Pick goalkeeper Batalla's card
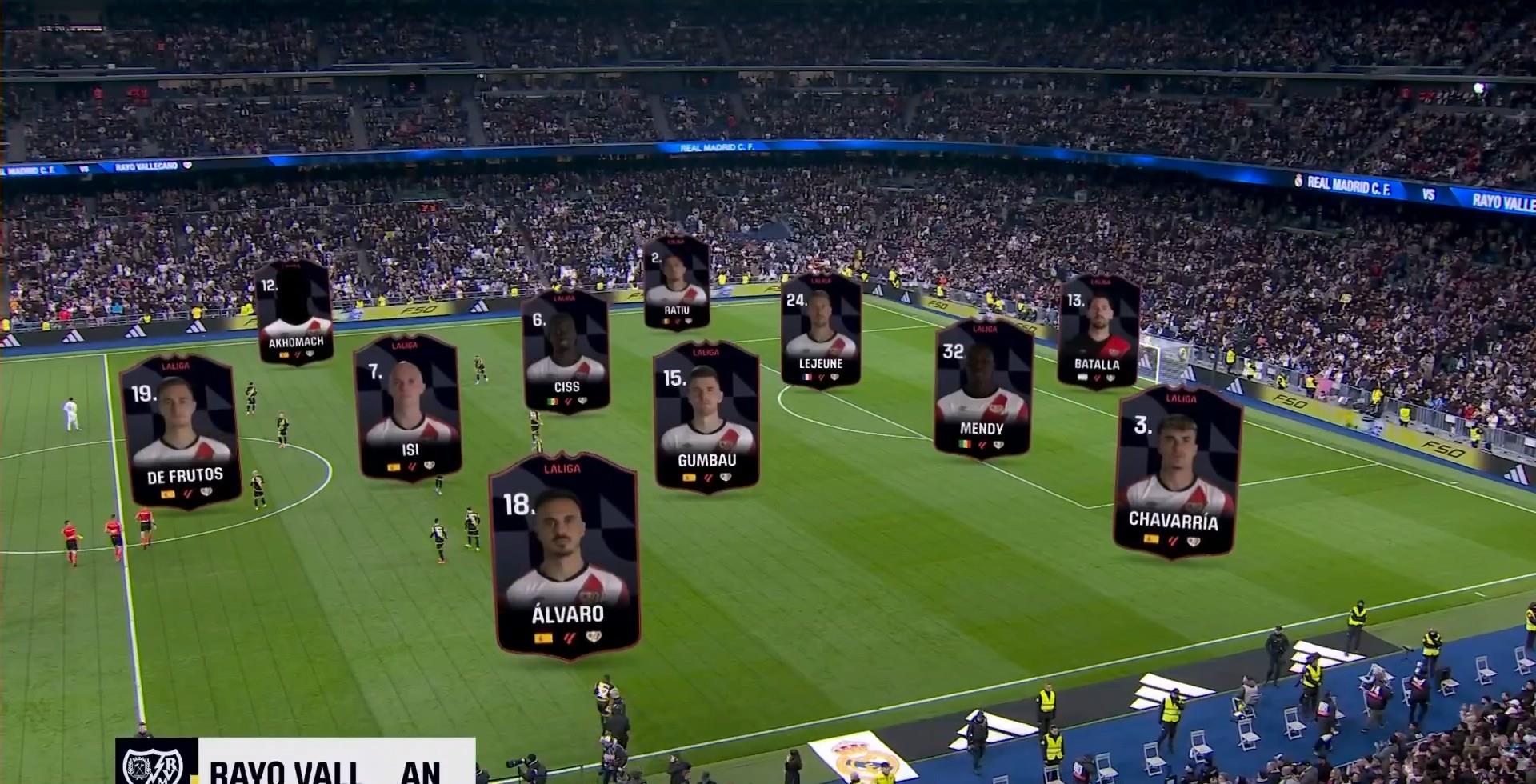This screenshot has height=784, width=1536. click(1098, 332)
